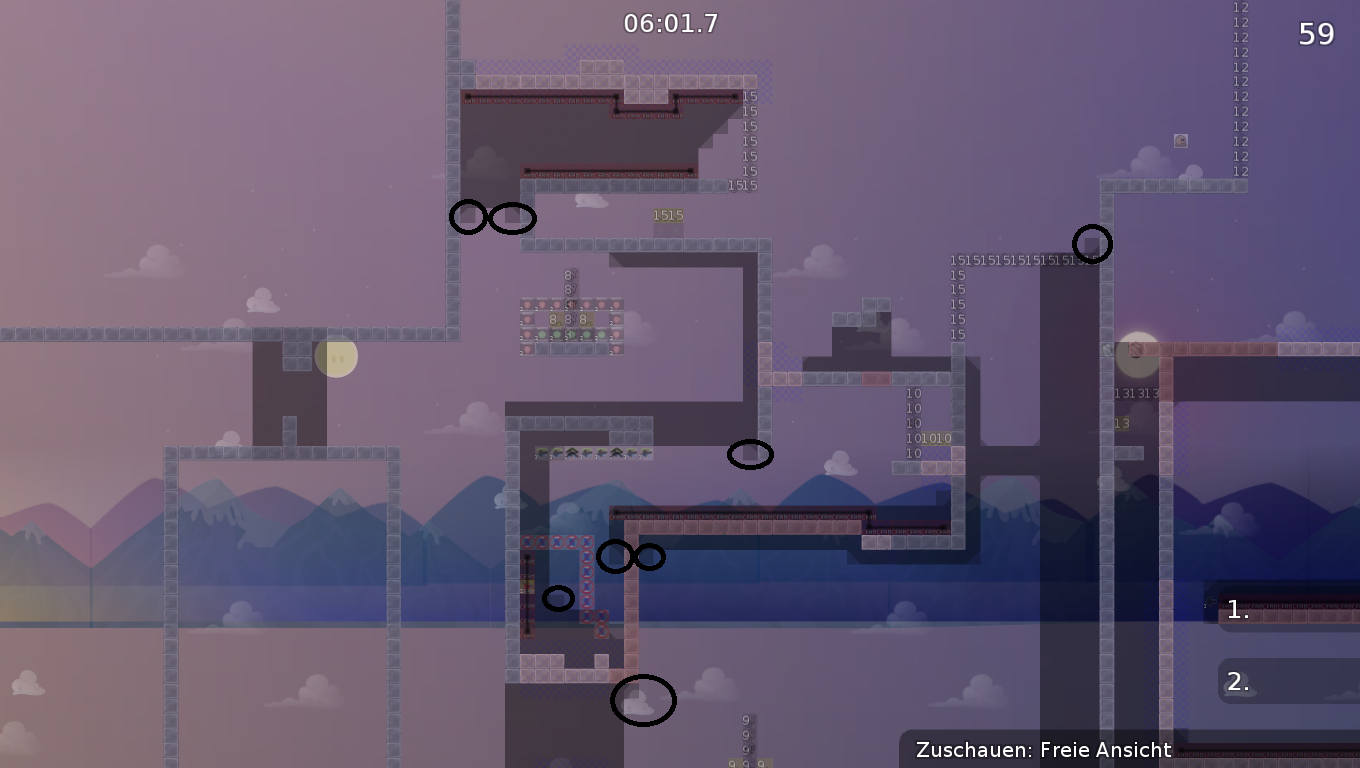Select the glowing moon orb near the left platform
Image resolution: width=1360 pixels, height=768 pixels.
(337, 357)
